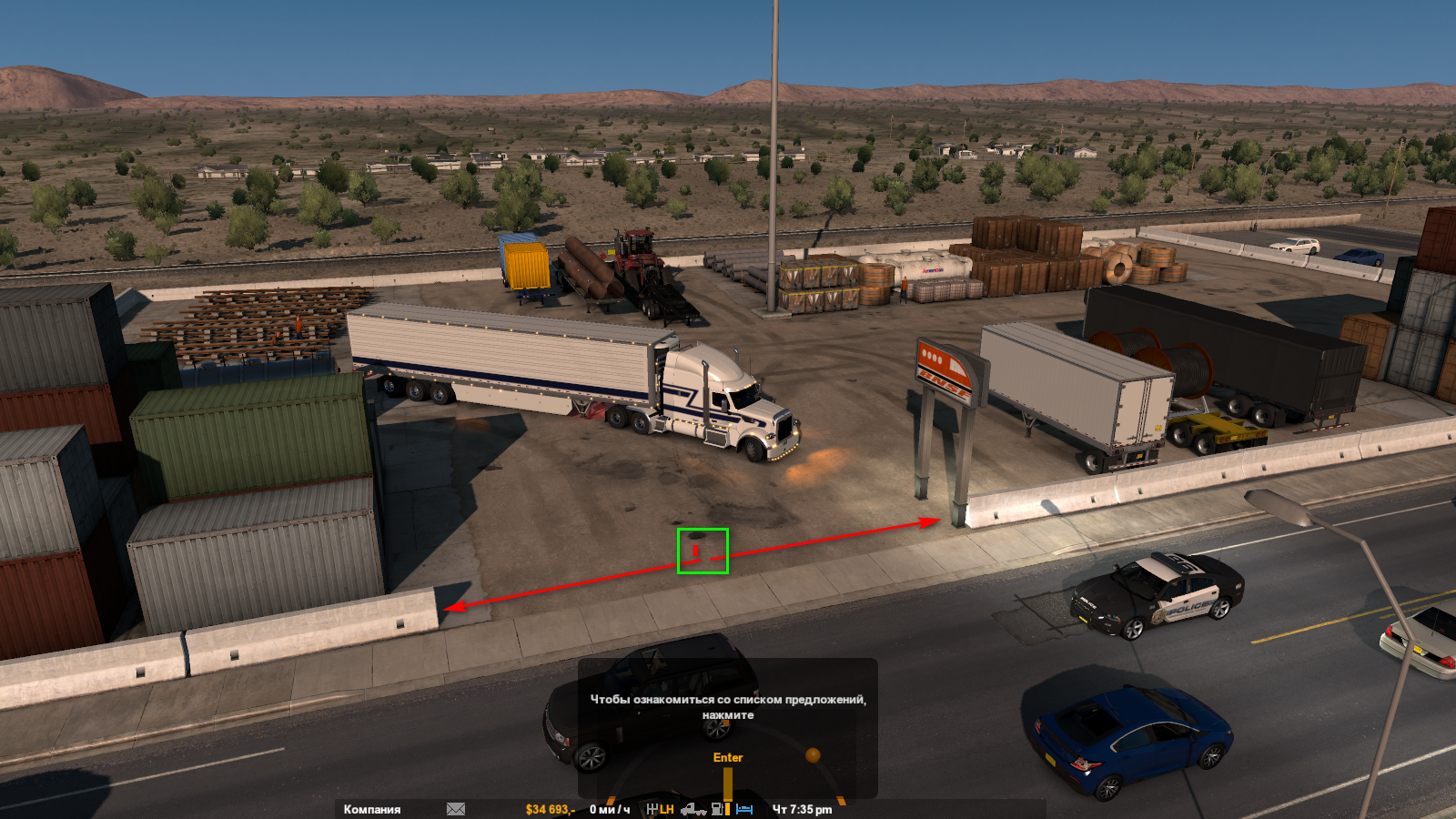Click the blue bed rest icon

click(744, 809)
